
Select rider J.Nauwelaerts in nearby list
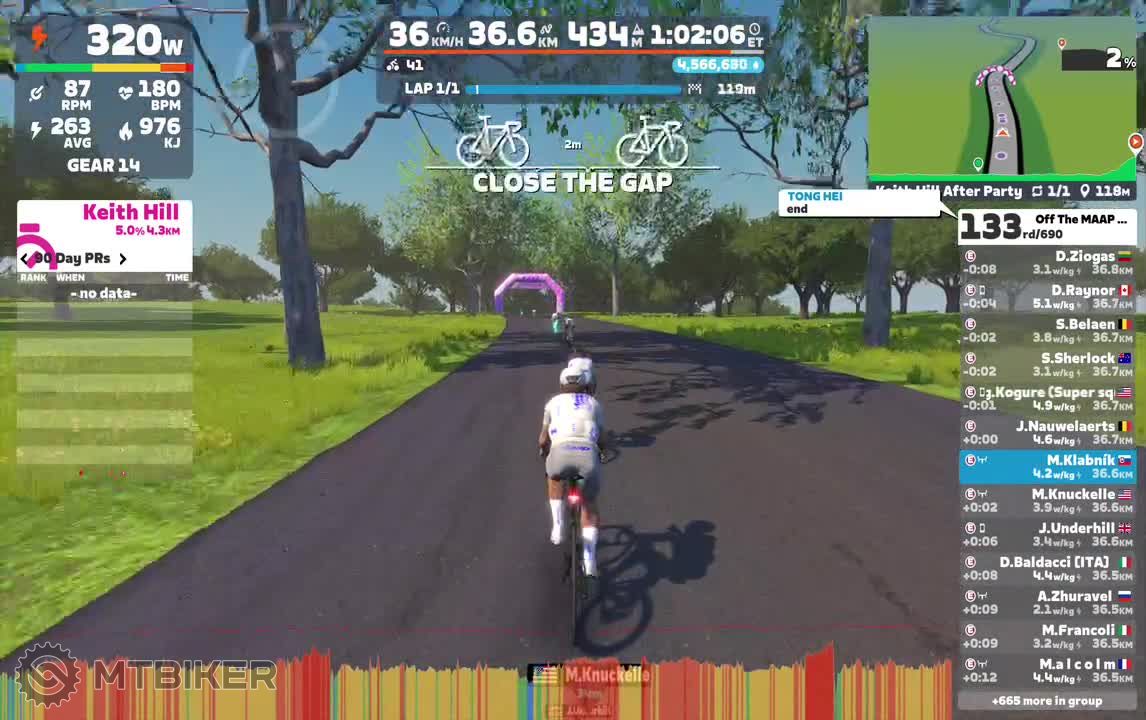pyautogui.click(x=1047, y=433)
